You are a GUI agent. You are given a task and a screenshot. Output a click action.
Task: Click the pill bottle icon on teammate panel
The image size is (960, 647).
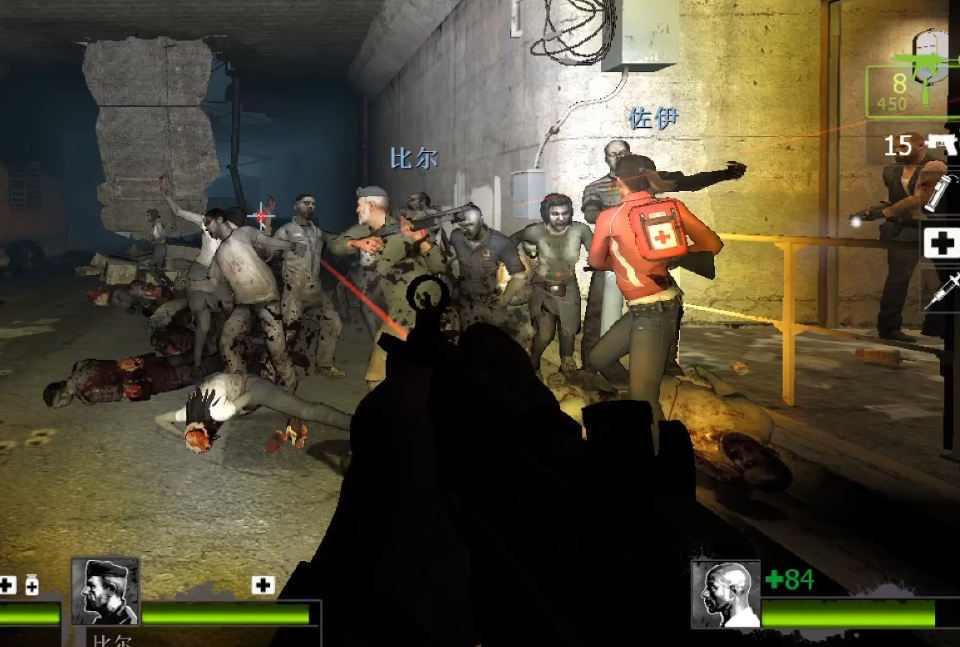click(31, 585)
